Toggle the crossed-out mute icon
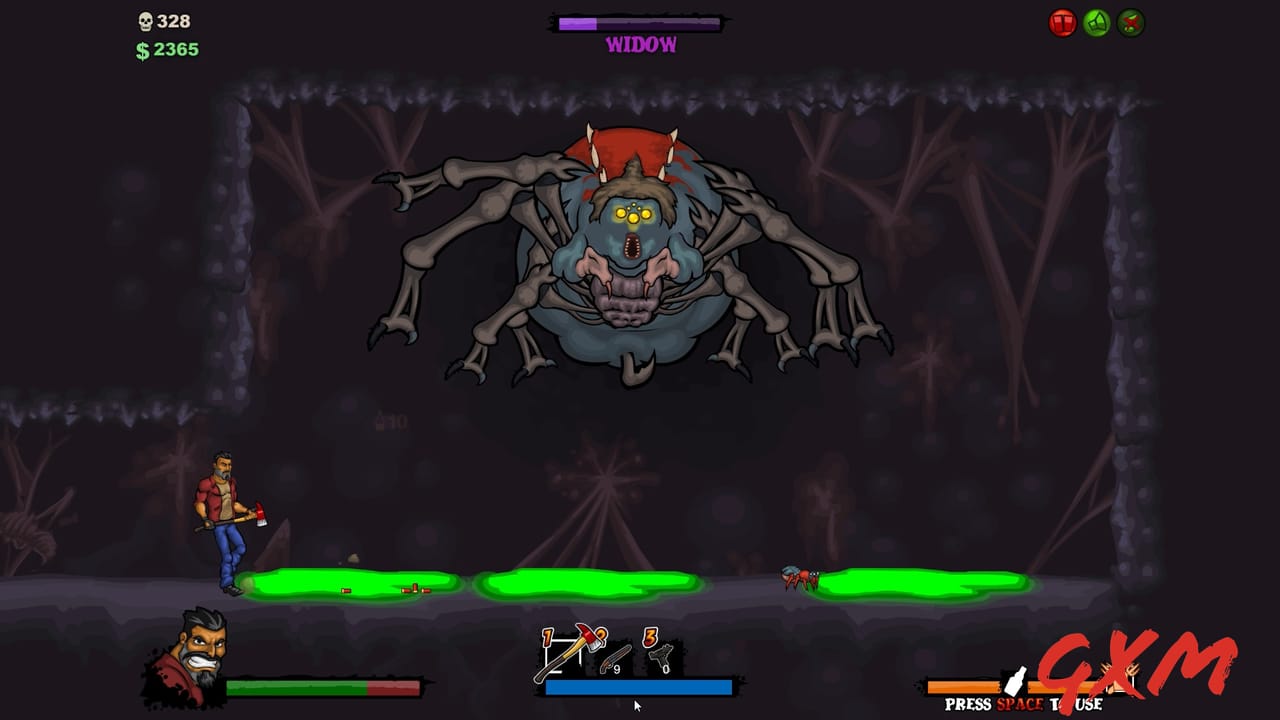 pos(1128,22)
